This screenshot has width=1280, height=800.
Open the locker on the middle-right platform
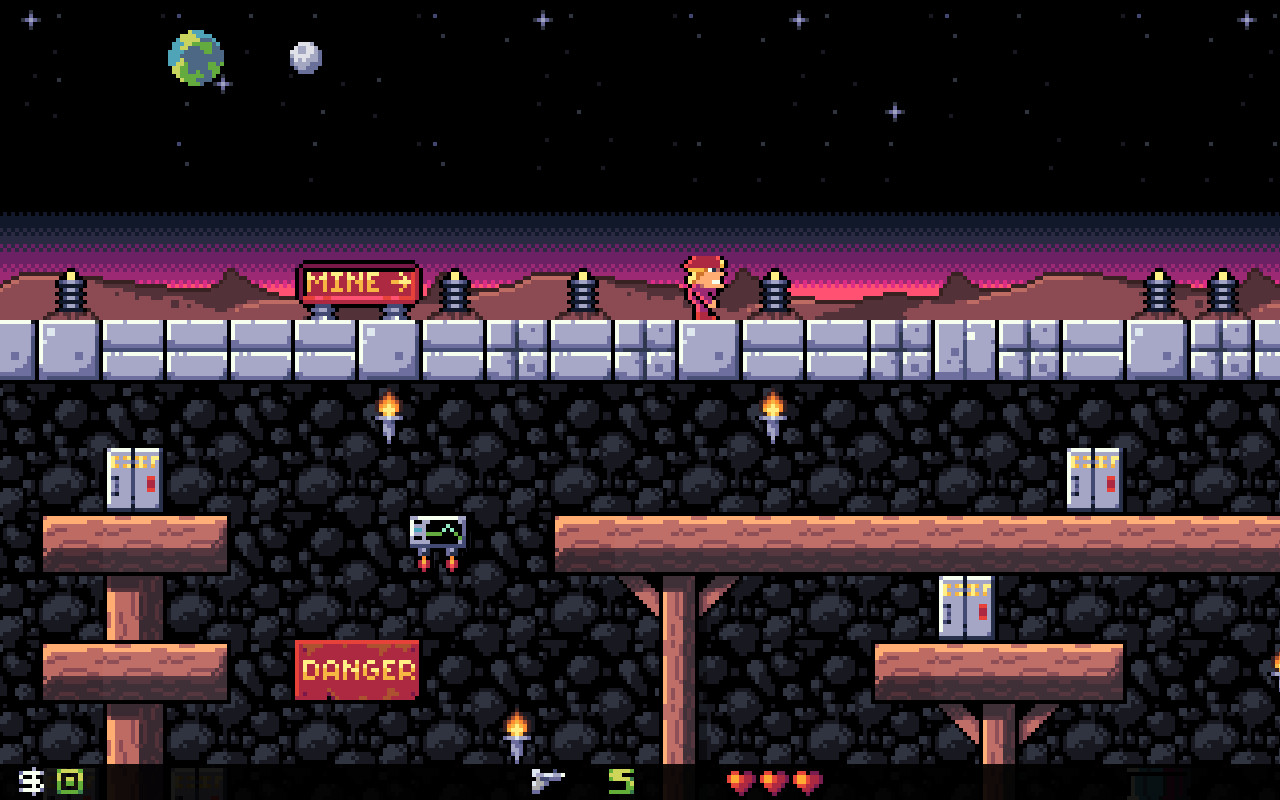(965, 605)
